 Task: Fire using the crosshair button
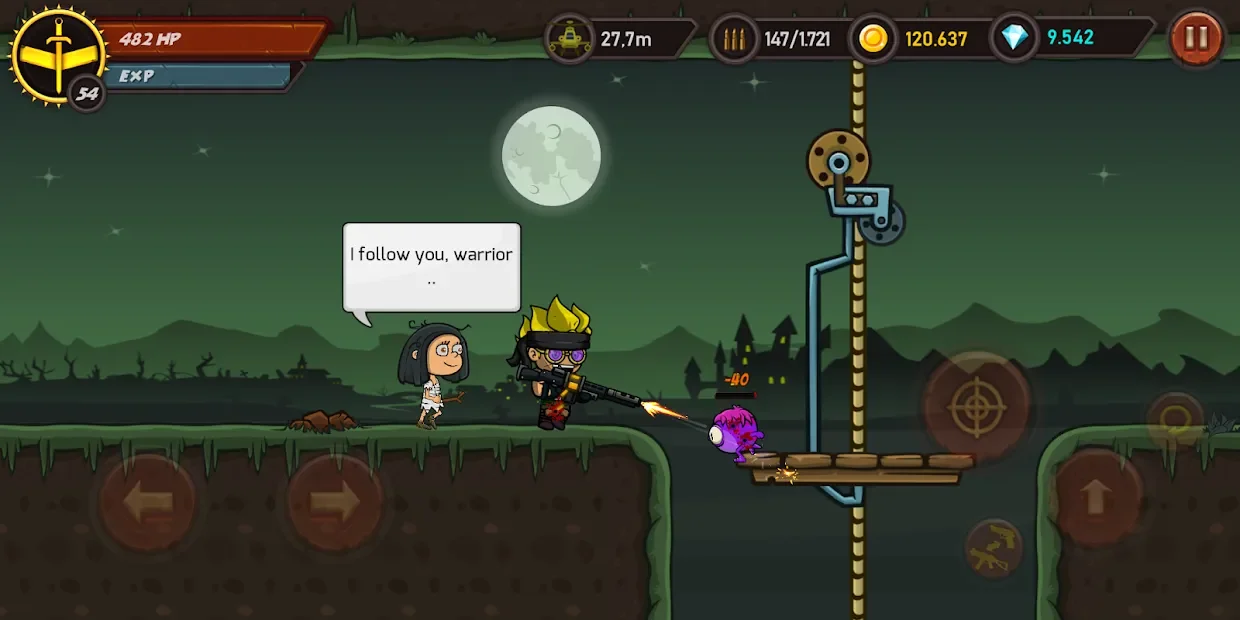point(975,406)
